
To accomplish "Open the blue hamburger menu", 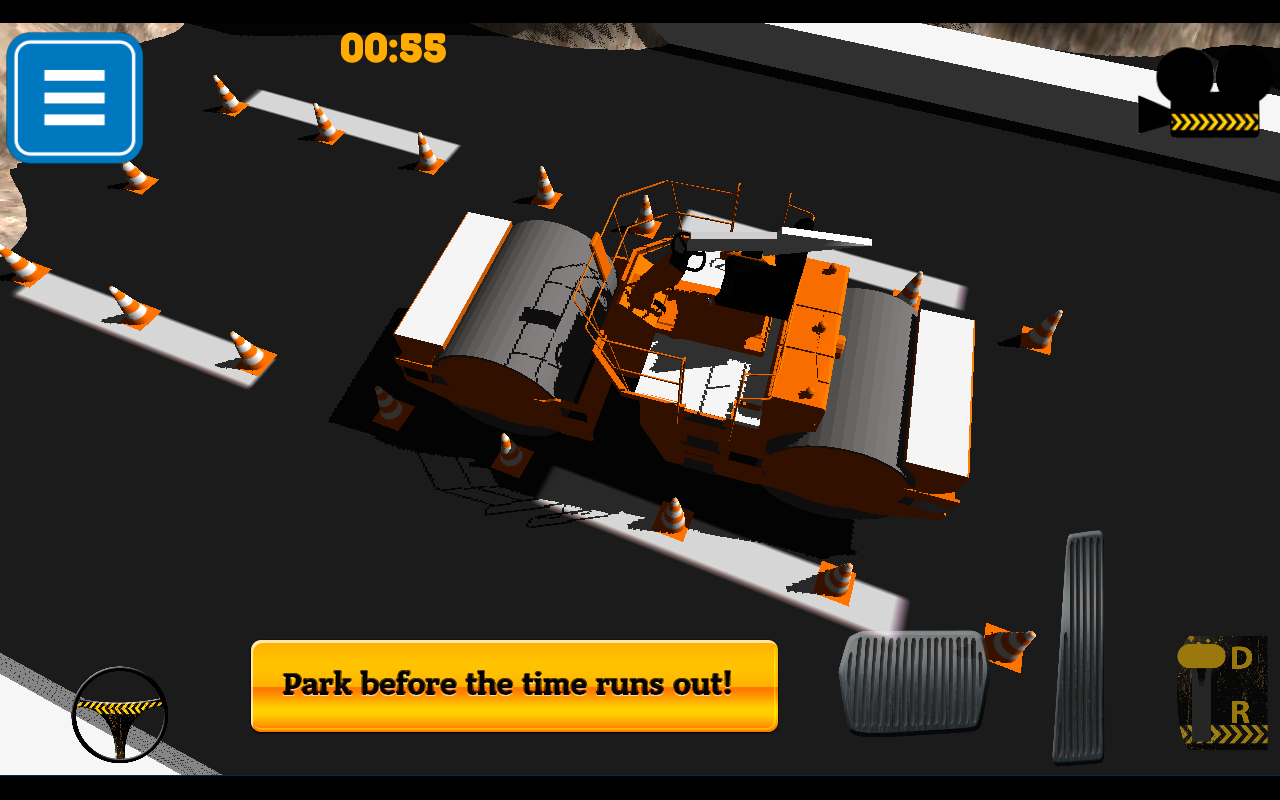I will coord(75,95).
